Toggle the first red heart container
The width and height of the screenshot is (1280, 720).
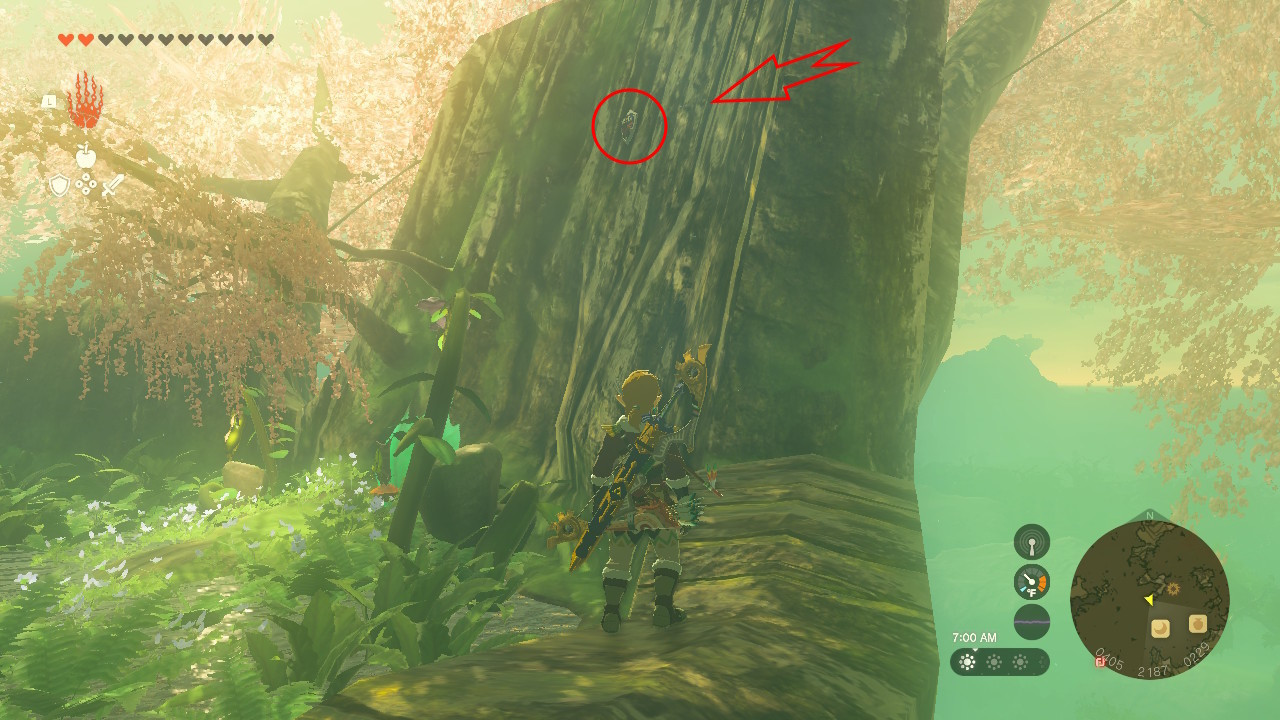coord(65,38)
